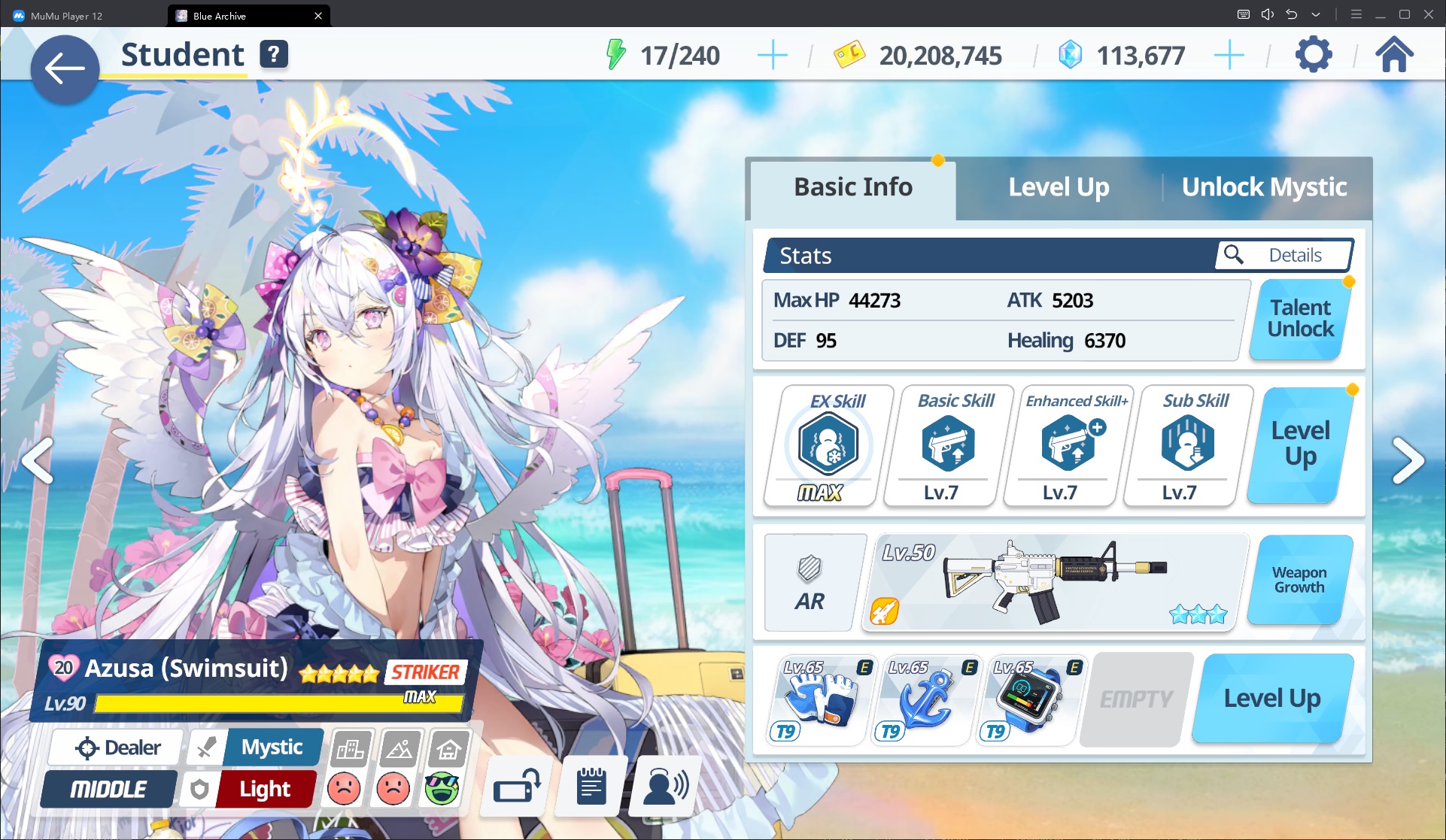View the Sub Skill icon
This screenshot has height=840, width=1446.
pyautogui.click(x=1187, y=445)
